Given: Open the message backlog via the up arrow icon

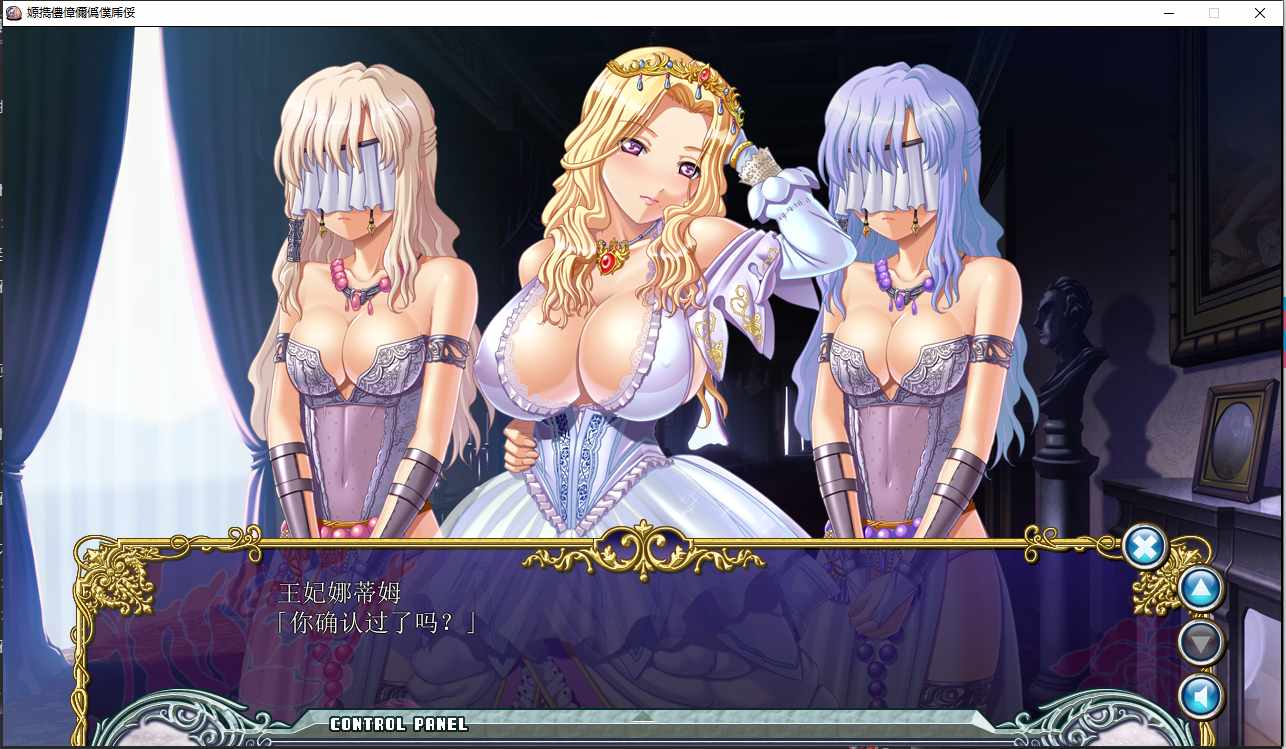Looking at the screenshot, I should [x=1200, y=588].
